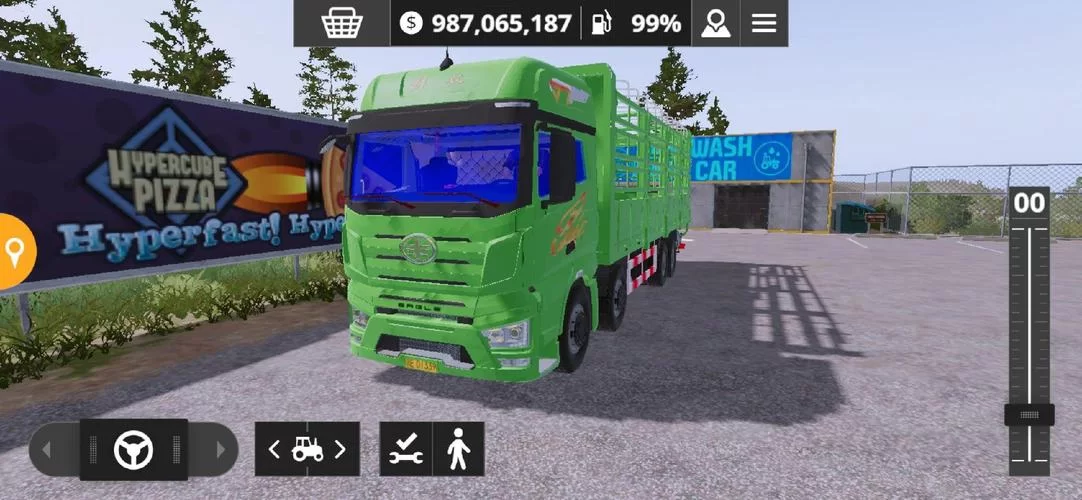The height and width of the screenshot is (500, 1082).
Task: Open the wrench and checkmark tools
Action: tap(406, 449)
